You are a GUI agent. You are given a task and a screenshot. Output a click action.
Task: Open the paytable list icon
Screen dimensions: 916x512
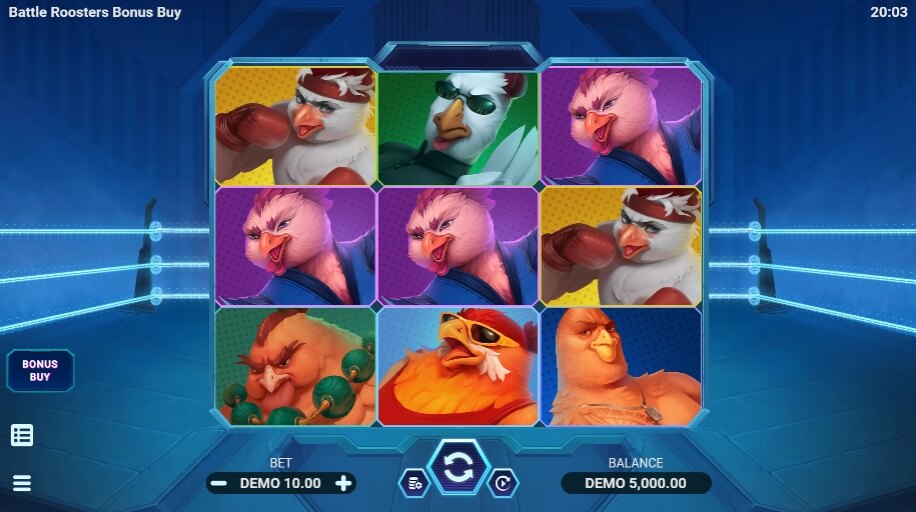point(22,435)
